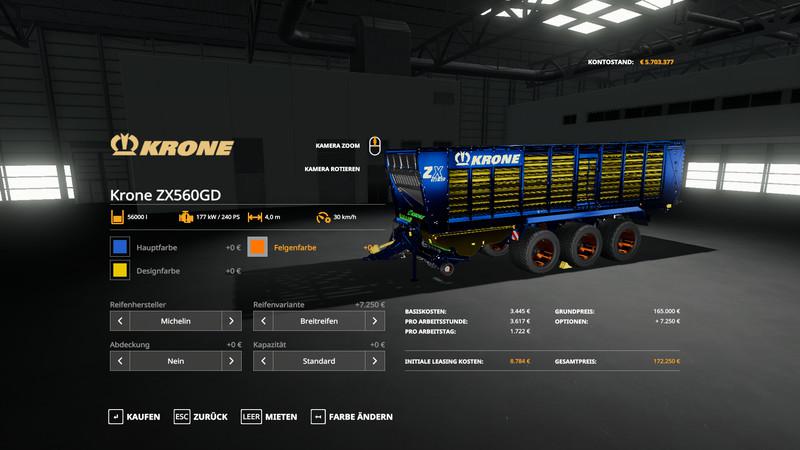This screenshot has height=450, width=800.
Task: Set Kapazität to previous option
Action: point(263,361)
